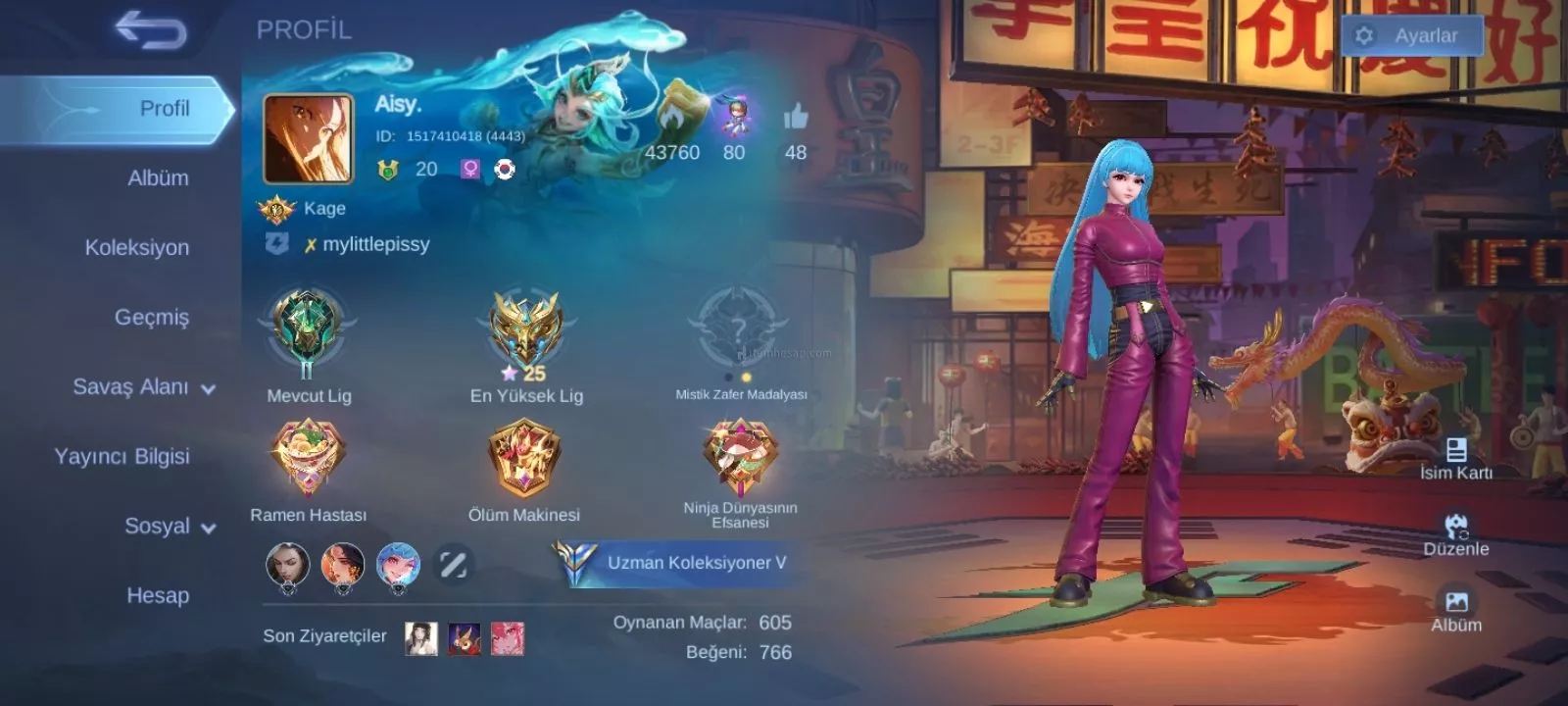Open the İsim Kartı option
The height and width of the screenshot is (706, 1568).
coord(1456,459)
